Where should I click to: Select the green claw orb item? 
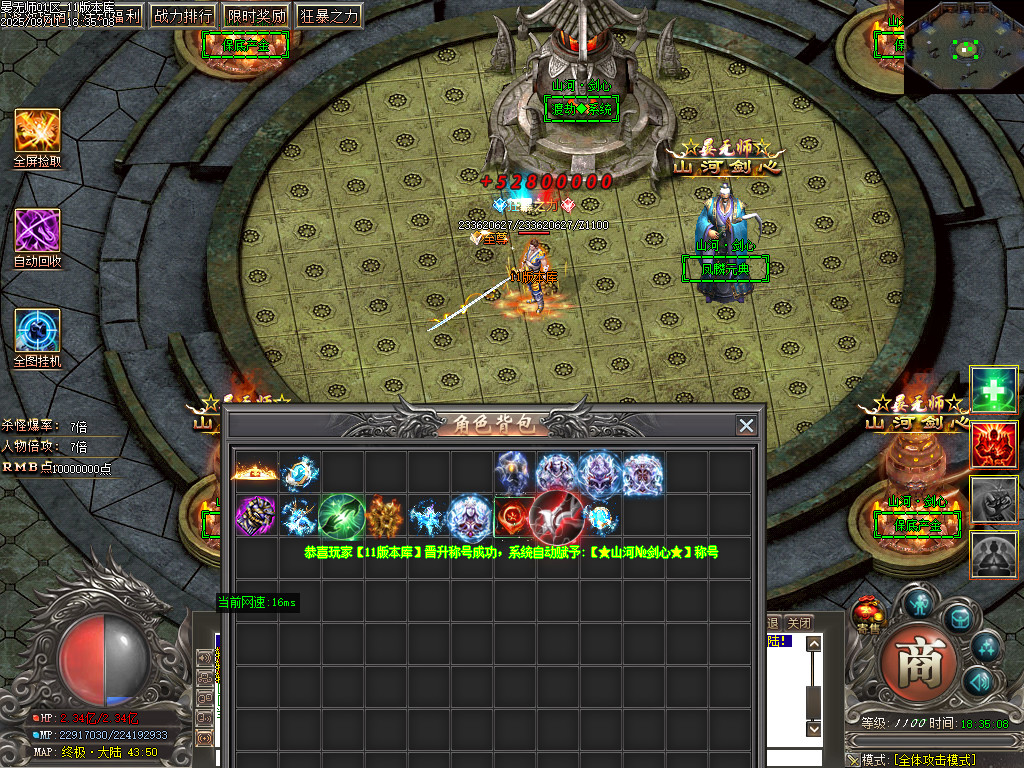coord(340,516)
